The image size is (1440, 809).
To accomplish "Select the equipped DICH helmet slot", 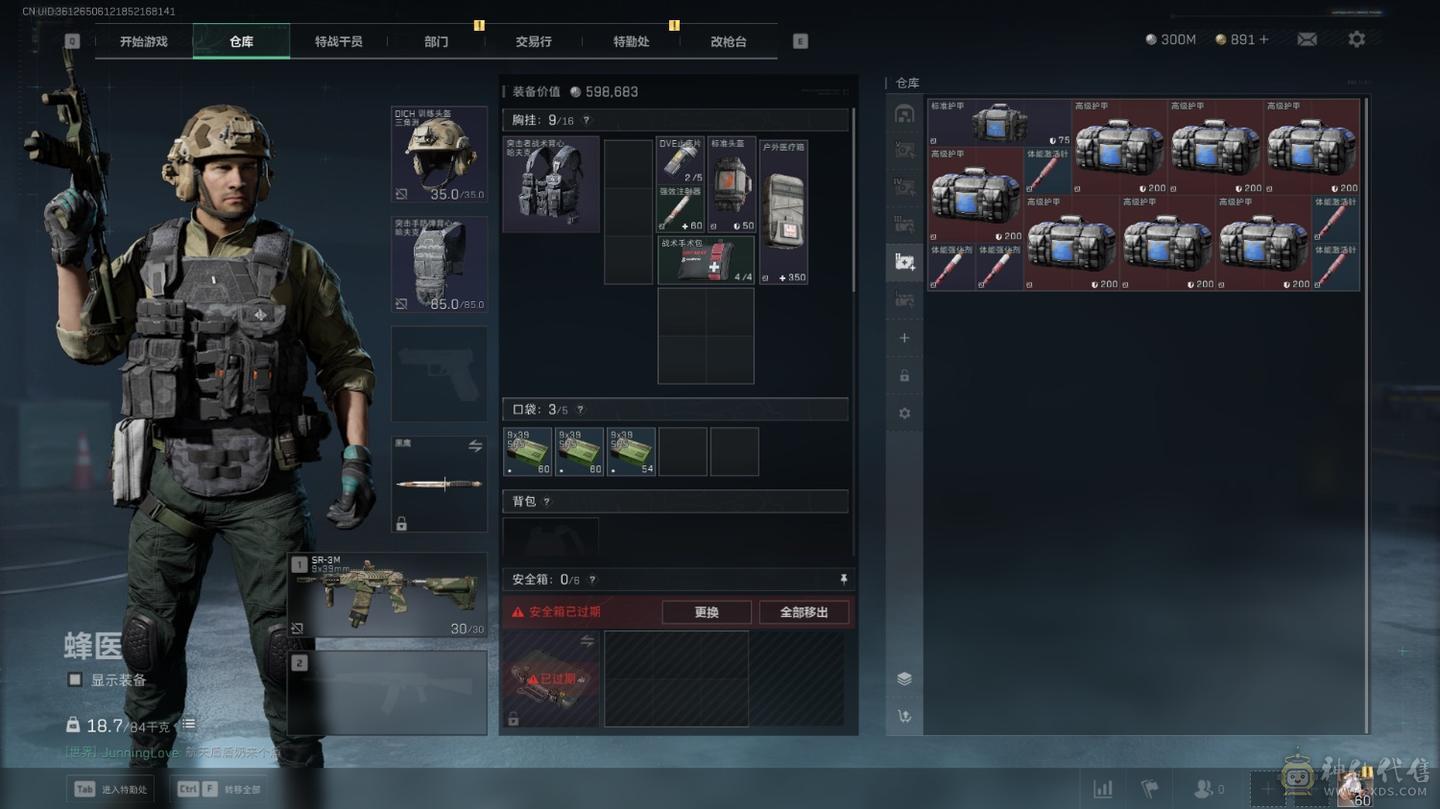I will tap(439, 155).
